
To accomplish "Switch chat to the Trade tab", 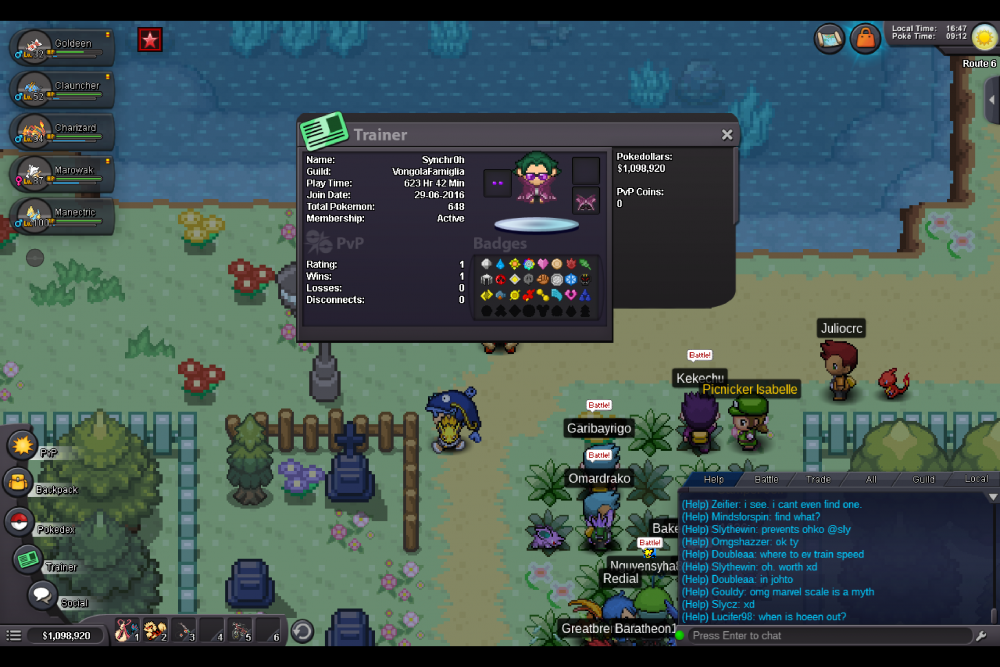I will (818, 480).
